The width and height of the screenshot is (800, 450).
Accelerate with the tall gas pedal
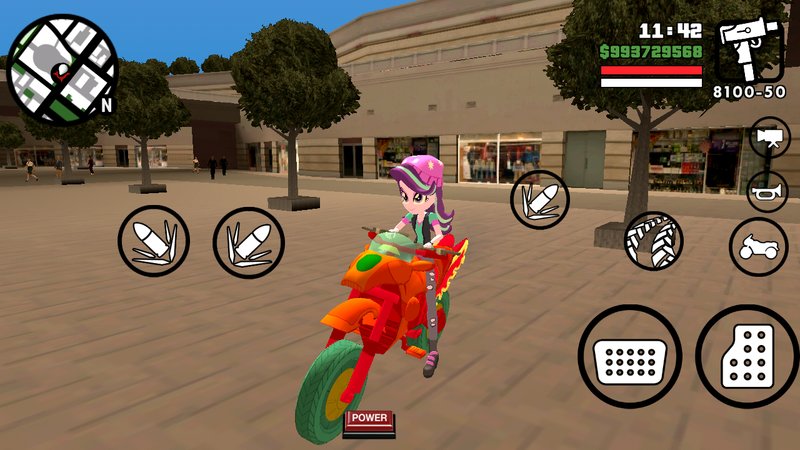coord(745,356)
